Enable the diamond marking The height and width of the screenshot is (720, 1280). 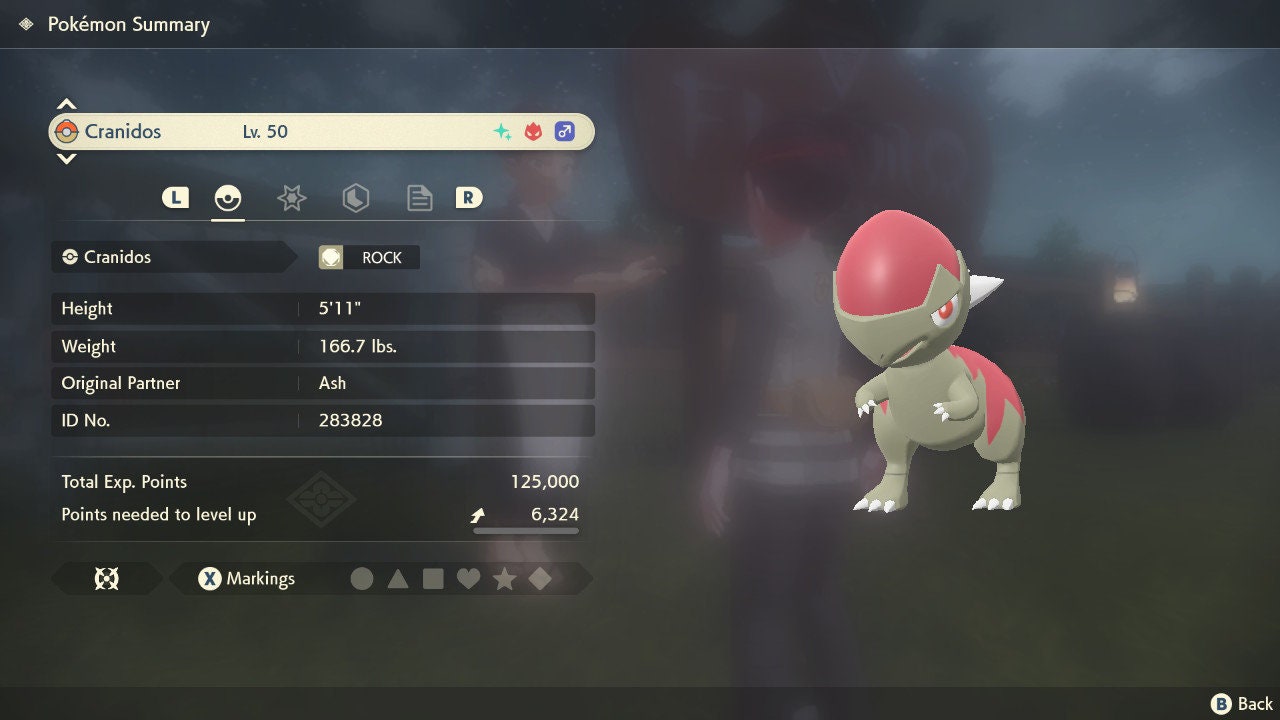540,578
